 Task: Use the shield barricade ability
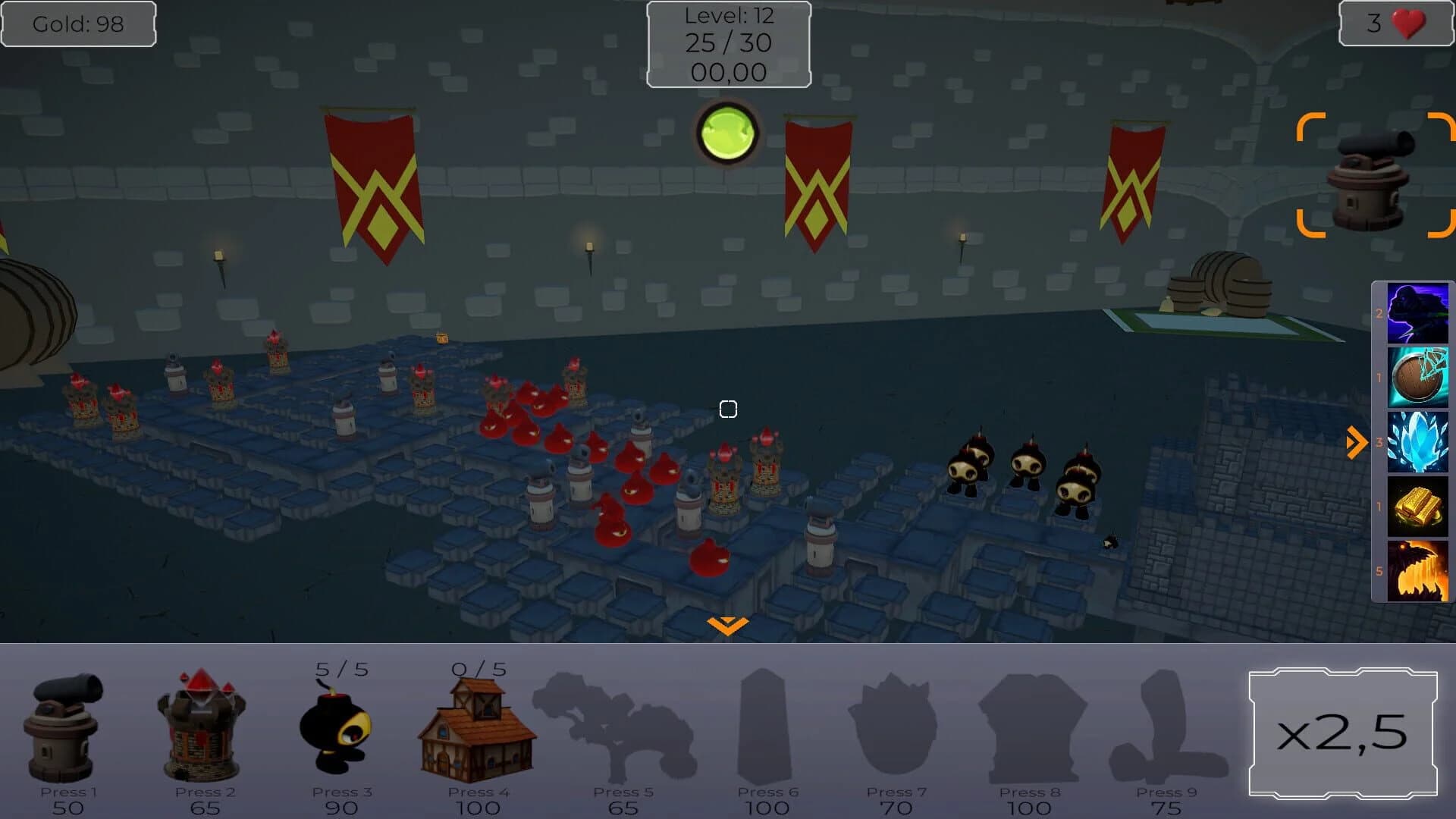(1417, 375)
